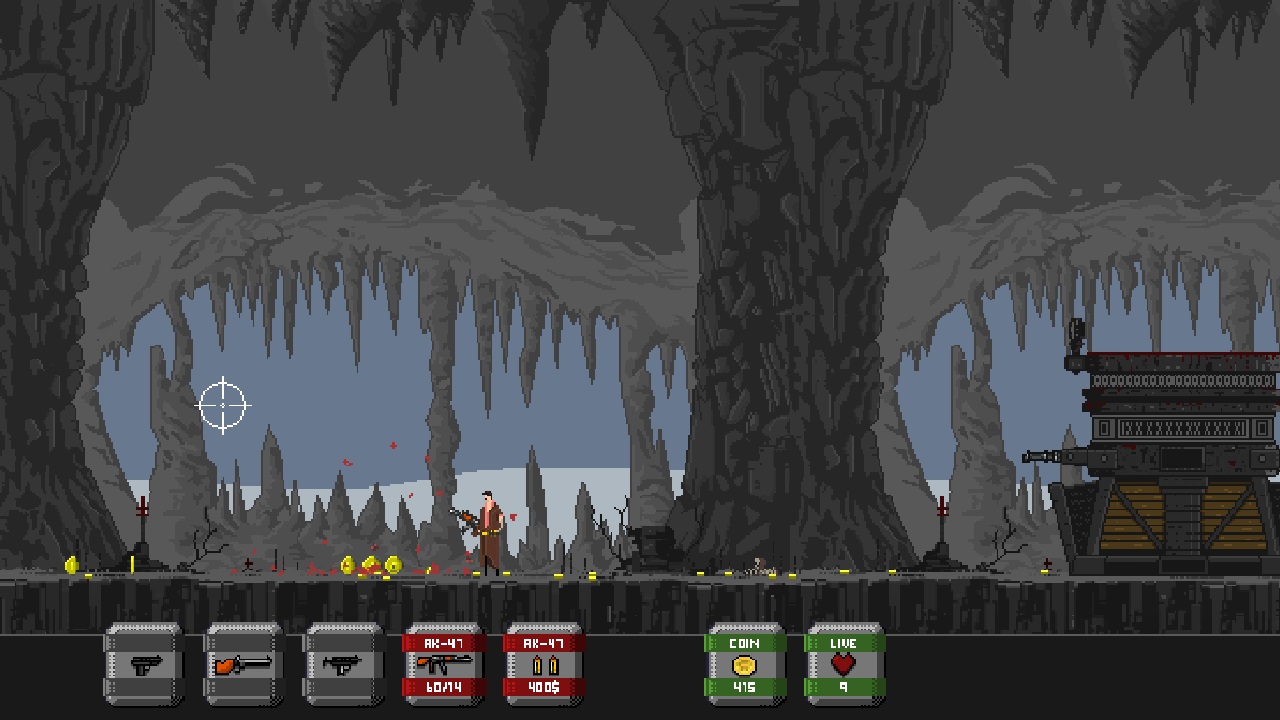Select the pistol weapon slot
This screenshot has height=720, width=1280.
tap(143, 665)
